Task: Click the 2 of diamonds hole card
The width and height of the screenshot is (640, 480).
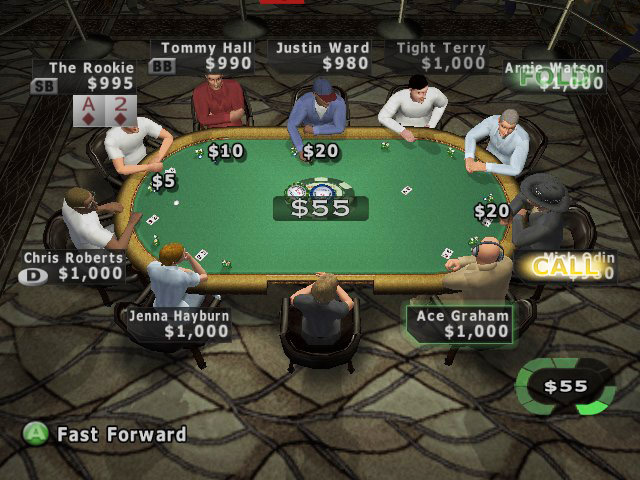Action: (x=121, y=111)
